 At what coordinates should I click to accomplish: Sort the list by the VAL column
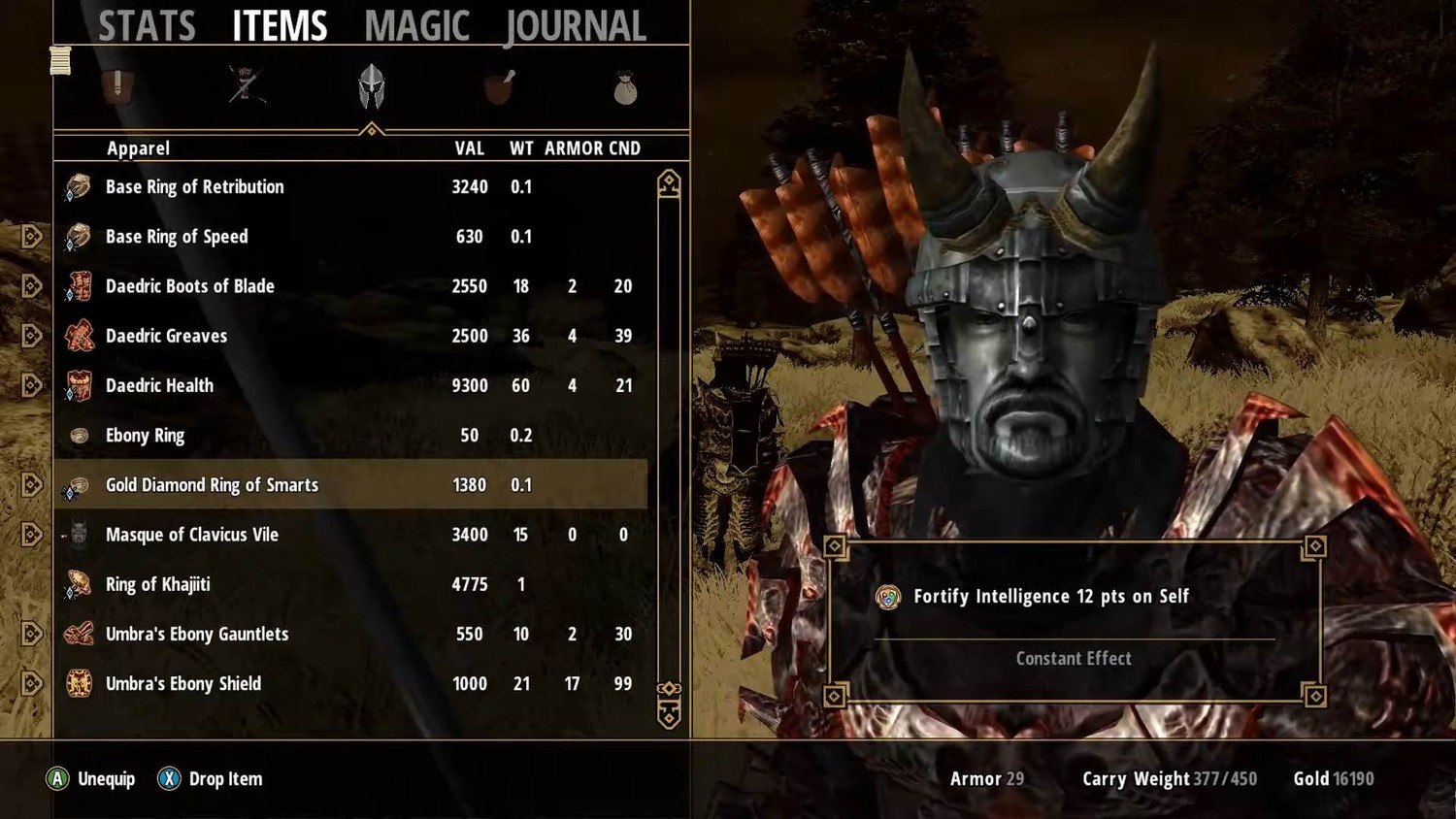tap(469, 148)
